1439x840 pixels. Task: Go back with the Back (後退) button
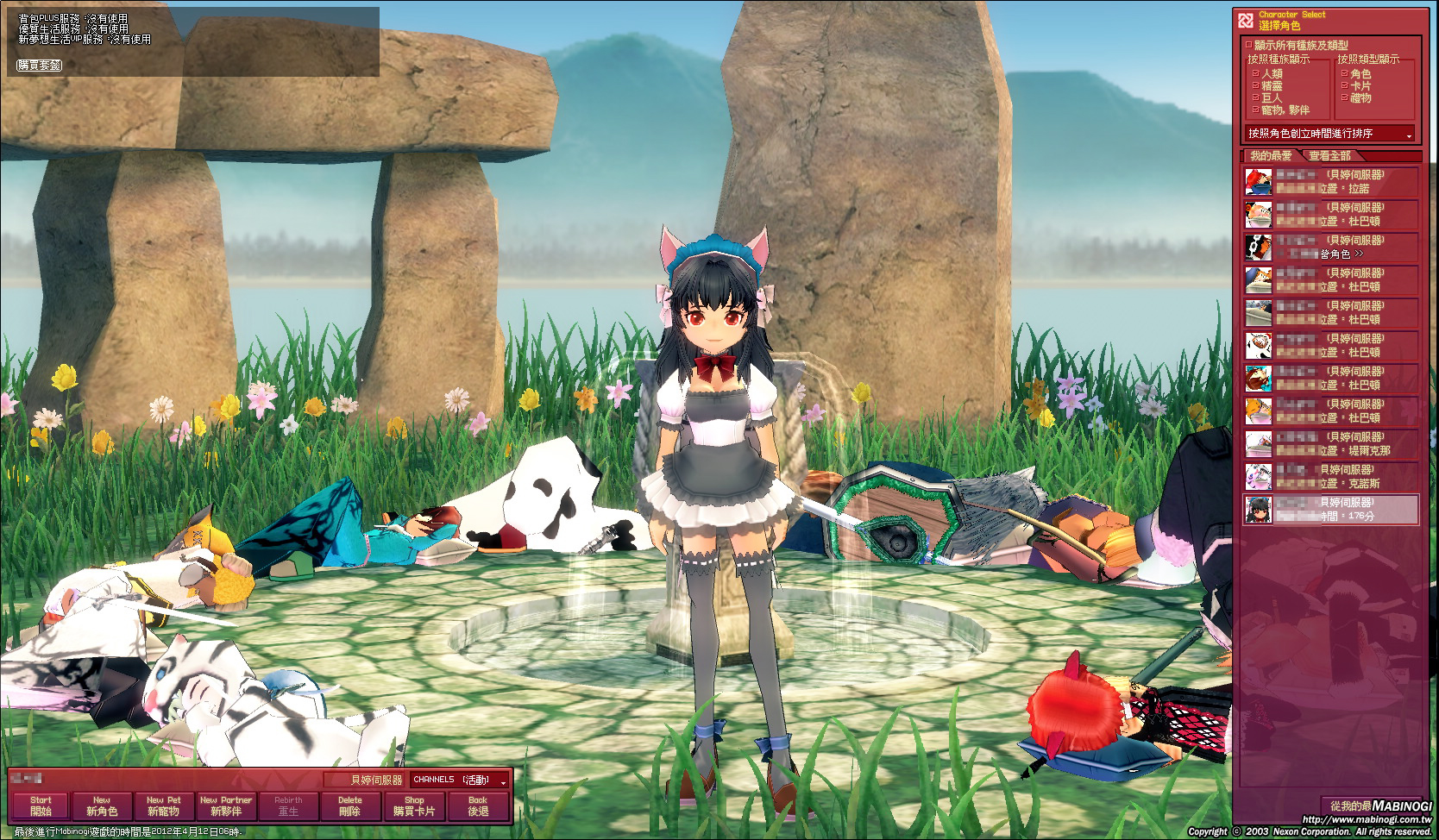(x=478, y=806)
